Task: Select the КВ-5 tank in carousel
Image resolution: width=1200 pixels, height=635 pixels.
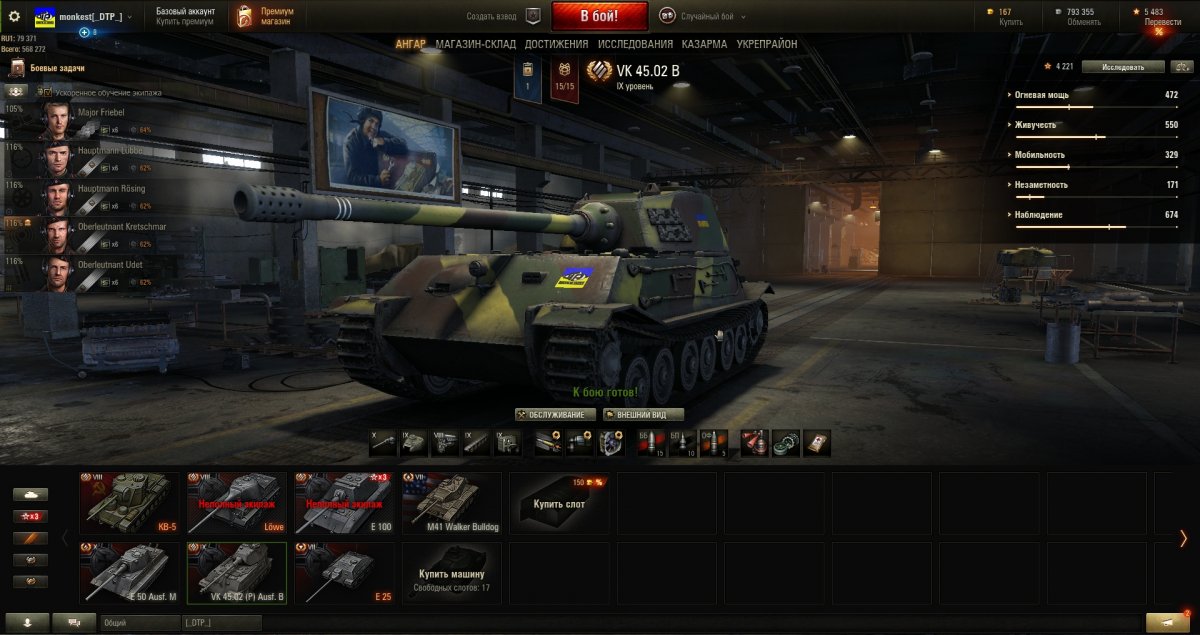Action: (130, 502)
